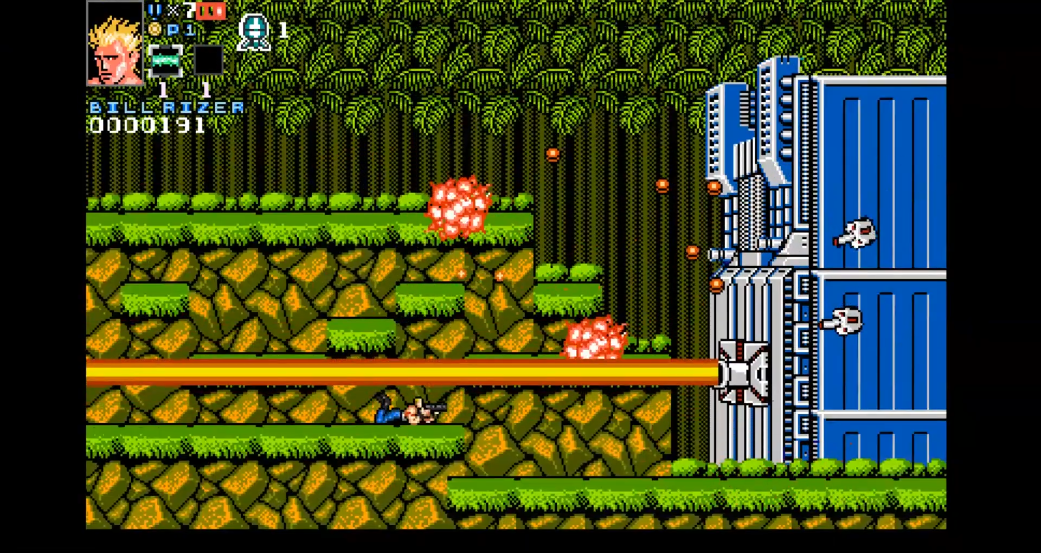Click Bill Rizer's character portrait
Image resolution: width=1041 pixels, height=553 pixels.
pyautogui.click(x=115, y=45)
